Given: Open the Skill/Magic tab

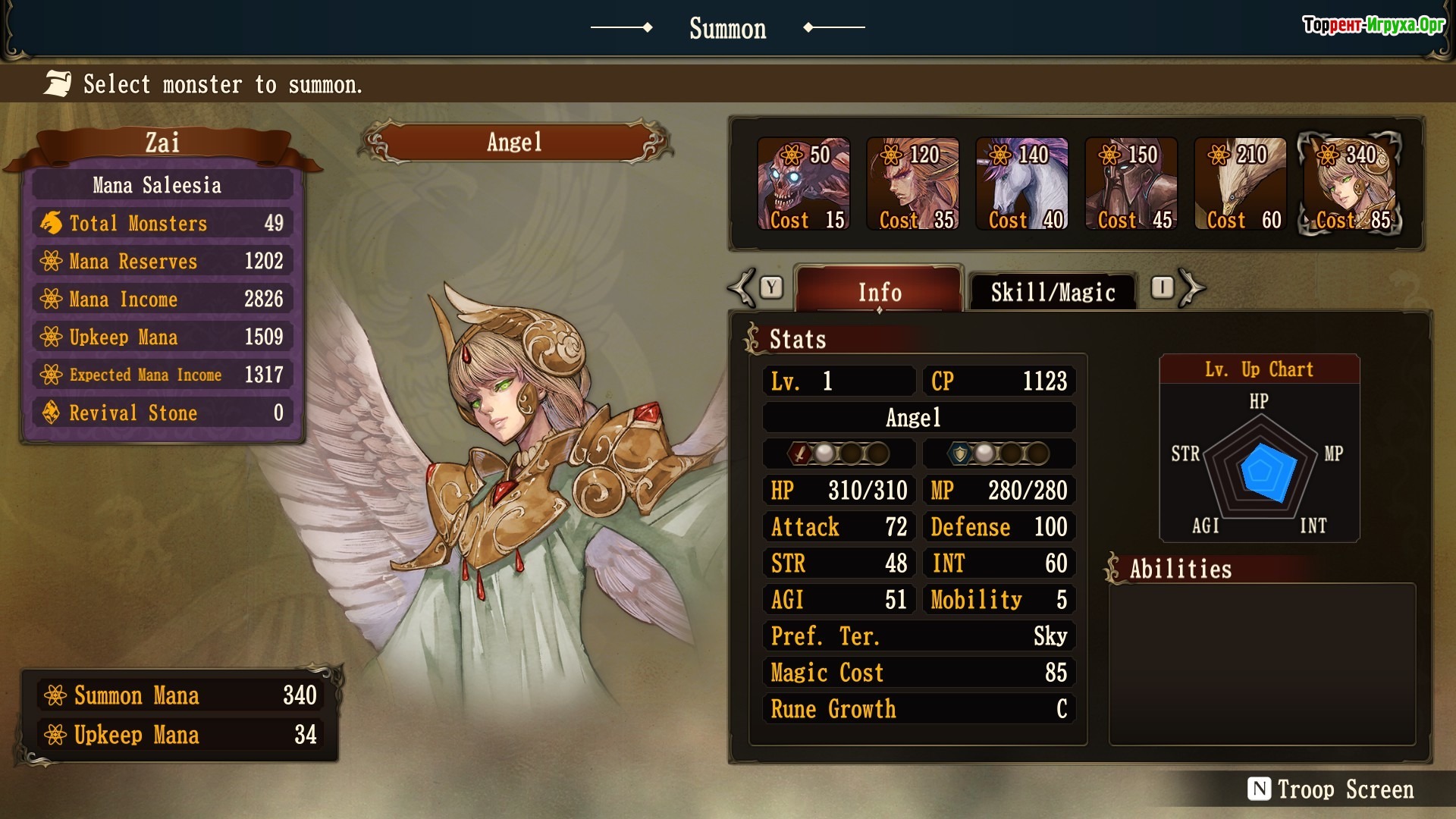Looking at the screenshot, I should point(1053,291).
